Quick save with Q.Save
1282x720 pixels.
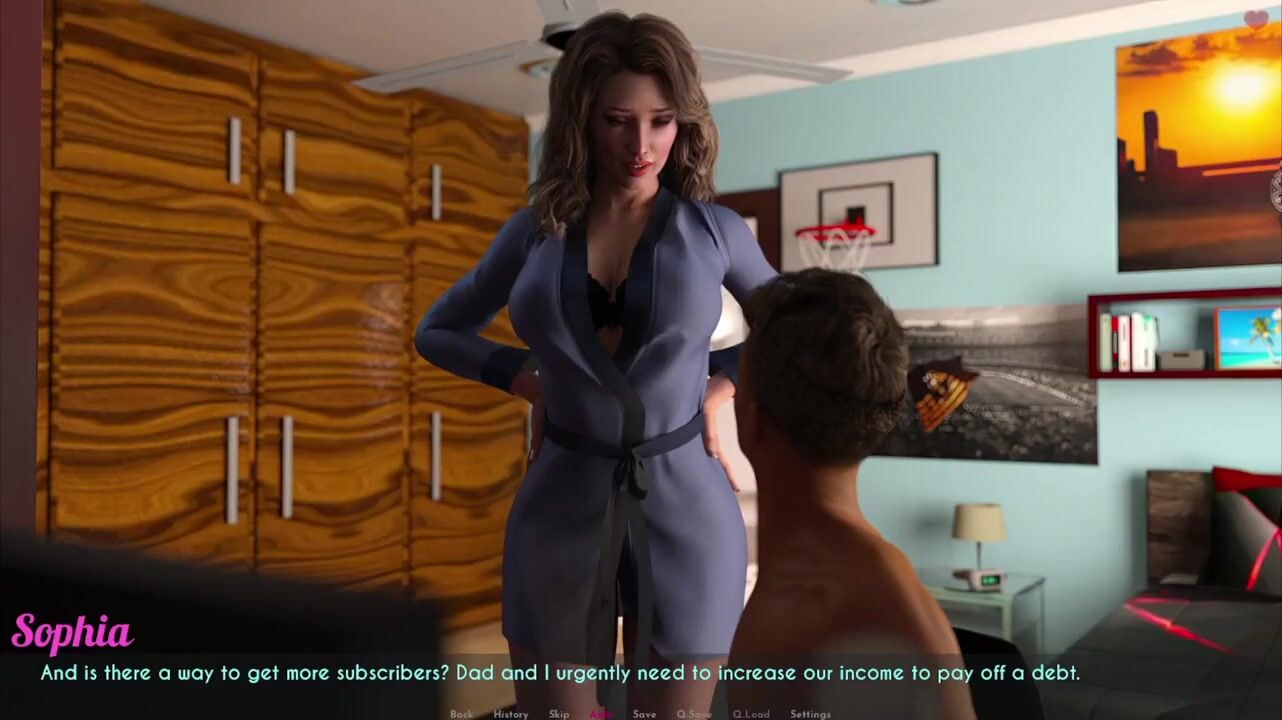pyautogui.click(x=694, y=714)
